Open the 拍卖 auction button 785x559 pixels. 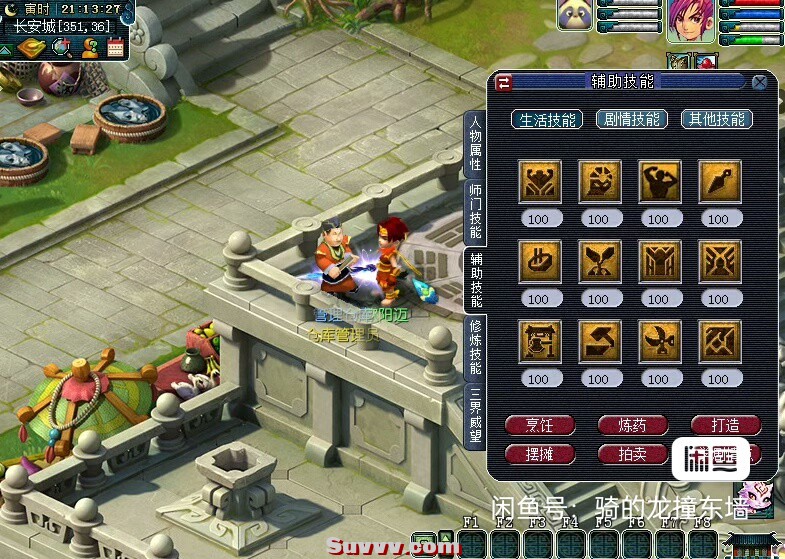point(632,454)
